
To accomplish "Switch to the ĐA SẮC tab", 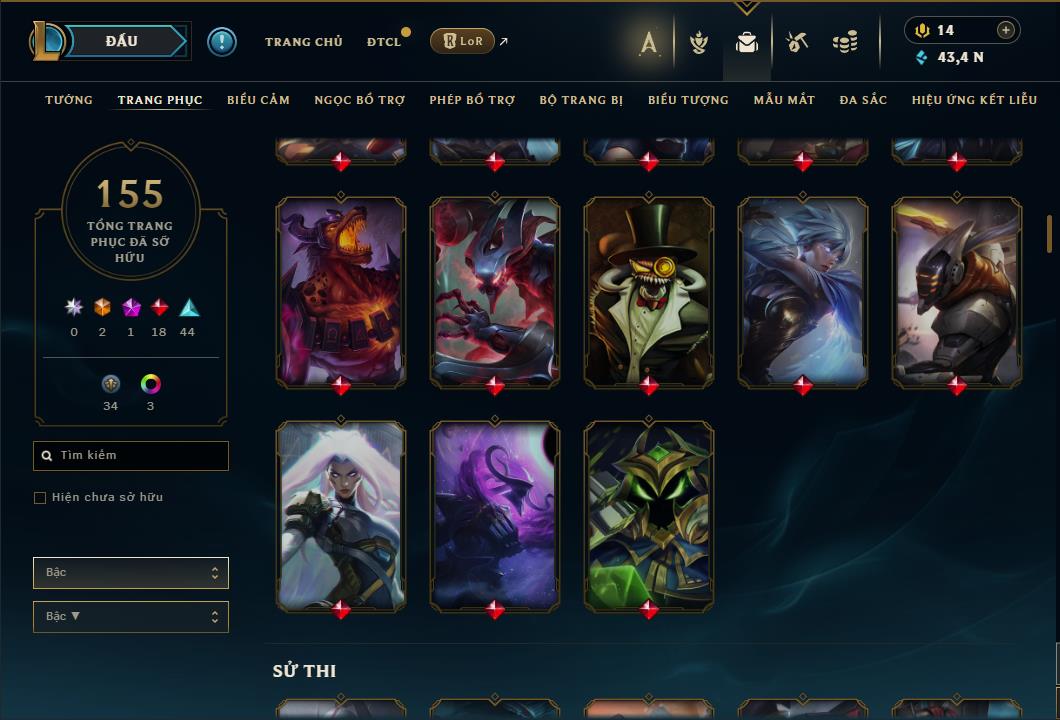I will pos(863,100).
